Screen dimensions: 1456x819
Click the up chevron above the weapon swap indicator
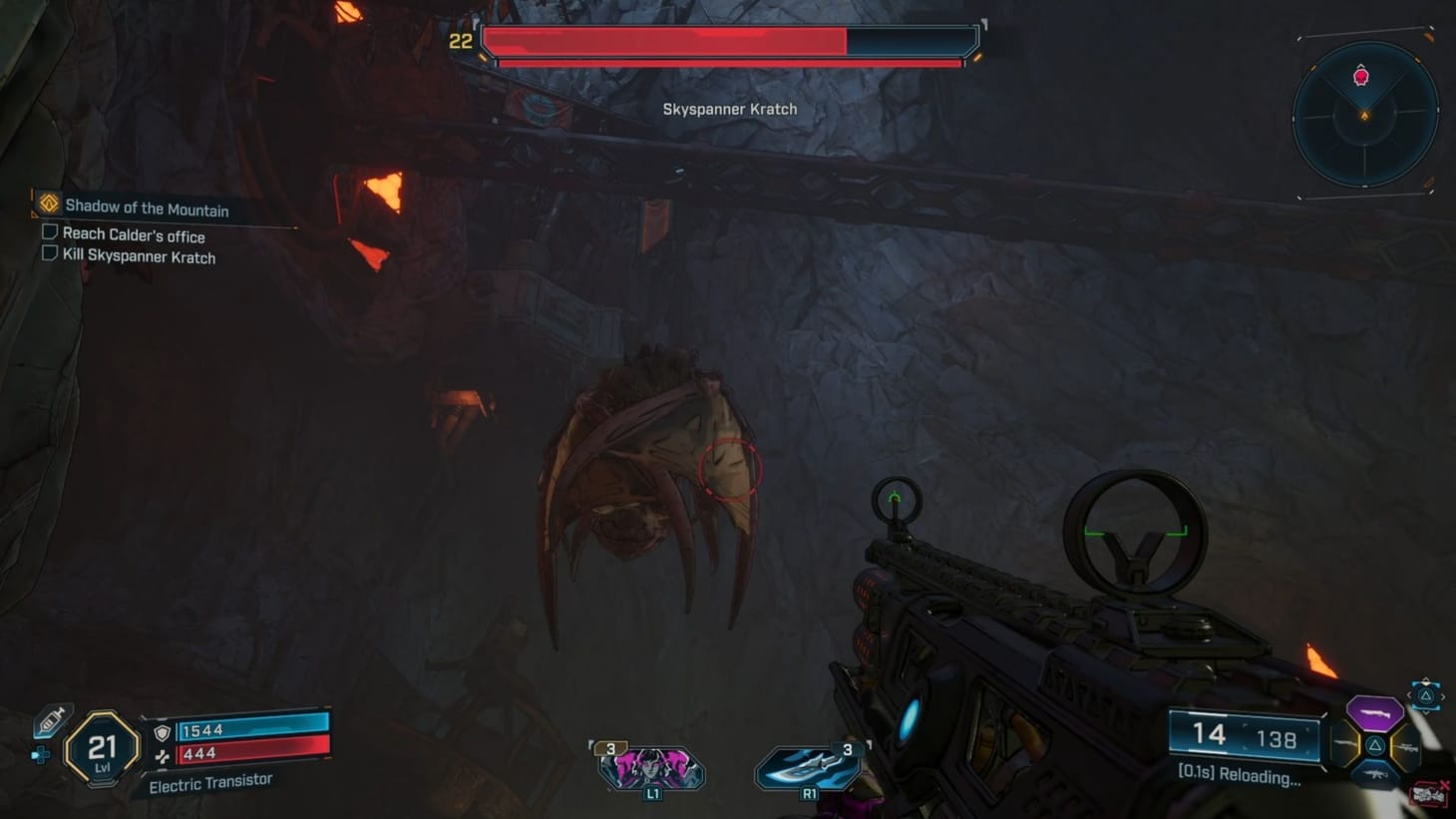tap(1425, 681)
